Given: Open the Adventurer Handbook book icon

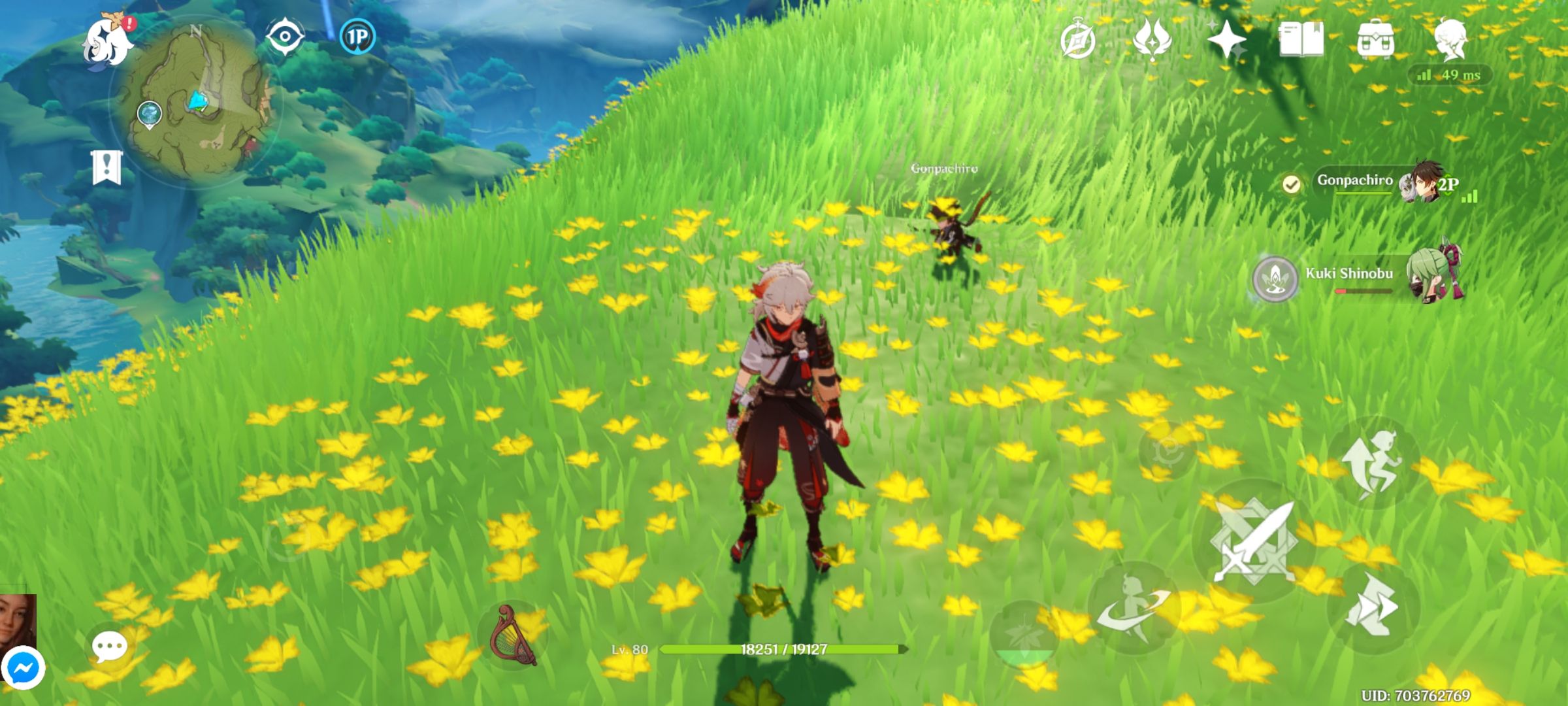Looking at the screenshot, I should click(x=1303, y=39).
